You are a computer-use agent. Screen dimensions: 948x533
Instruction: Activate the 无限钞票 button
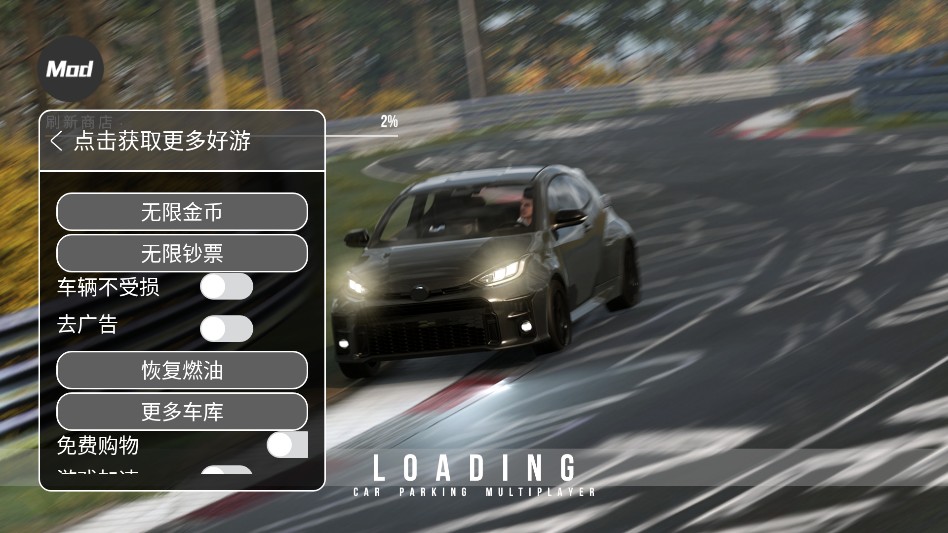(x=181, y=253)
